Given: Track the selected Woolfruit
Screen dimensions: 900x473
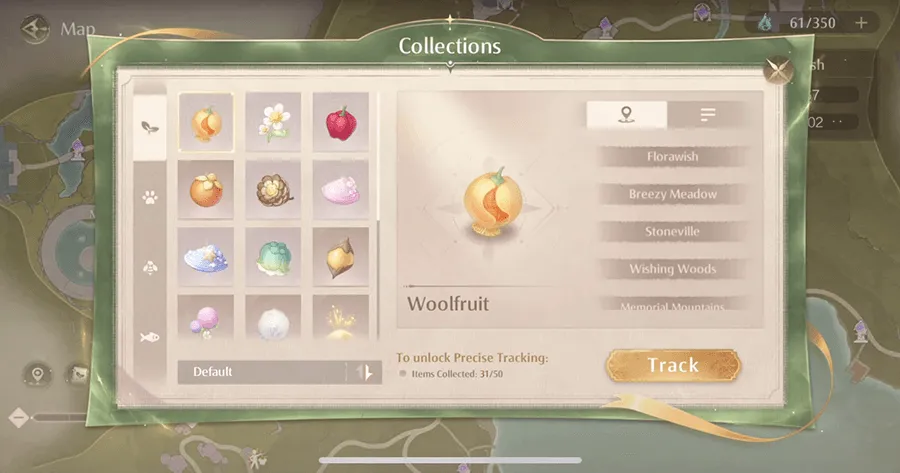Looking at the screenshot, I should coord(673,365).
